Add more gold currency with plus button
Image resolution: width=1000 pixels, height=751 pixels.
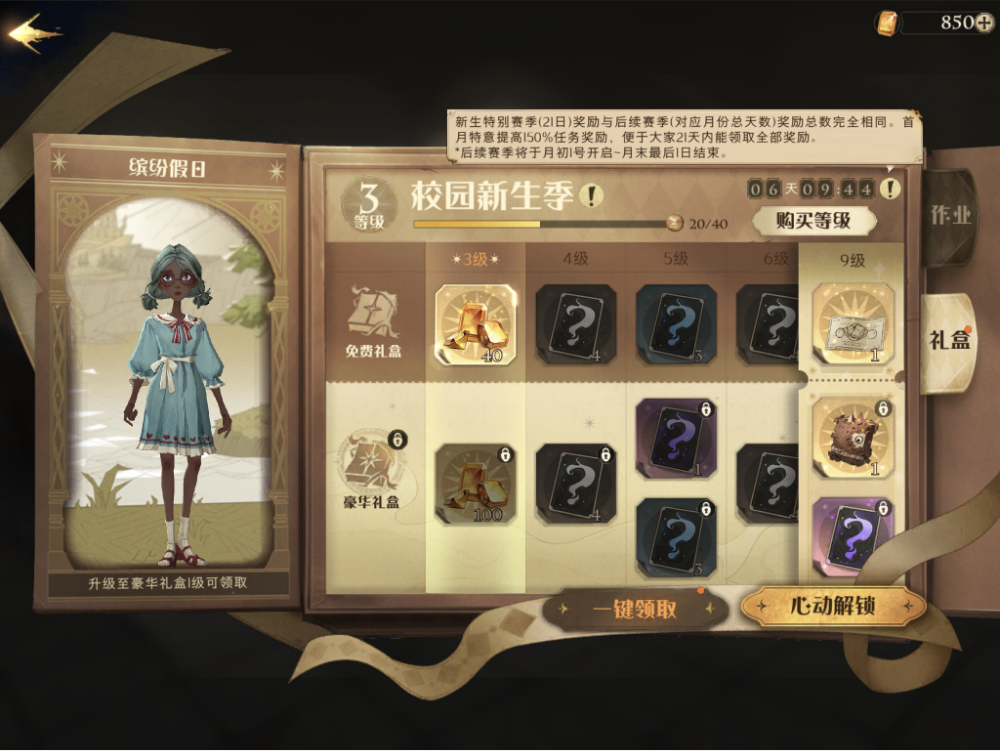tap(983, 23)
